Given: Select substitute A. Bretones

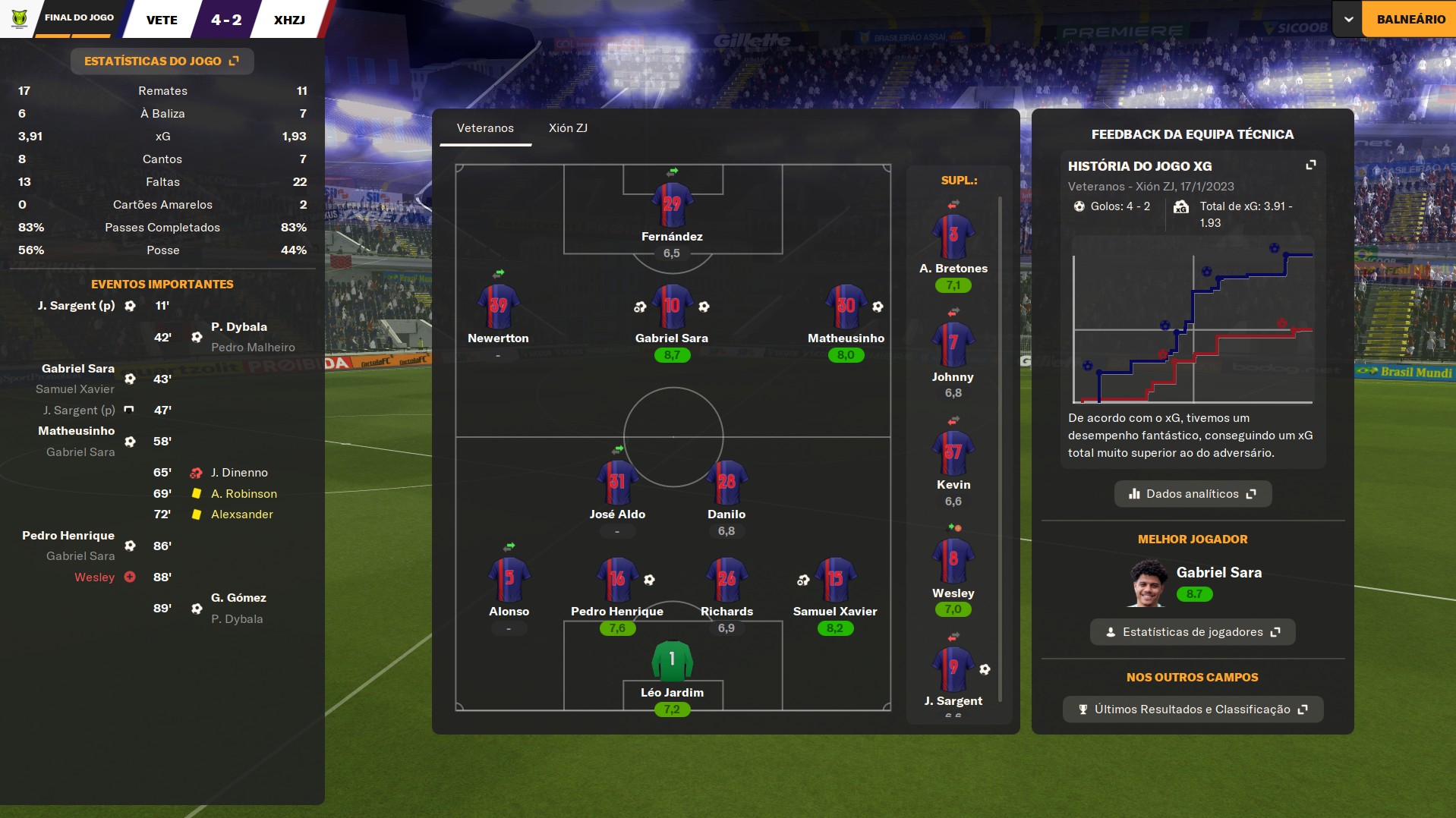Looking at the screenshot, I should pyautogui.click(x=953, y=237).
